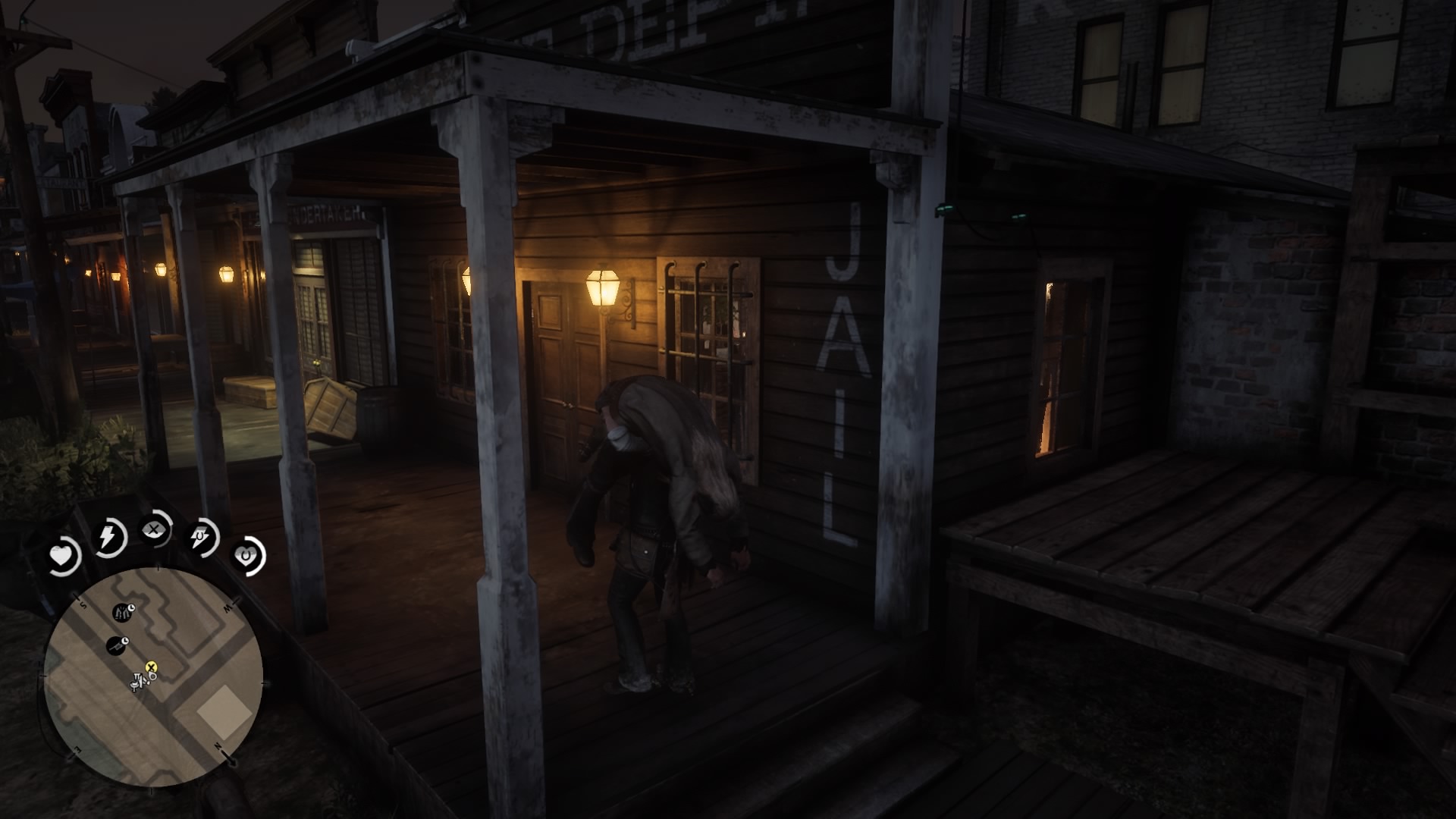Click the W compass tick on the minimap edge
1456x819 pixels.
click(x=233, y=601)
